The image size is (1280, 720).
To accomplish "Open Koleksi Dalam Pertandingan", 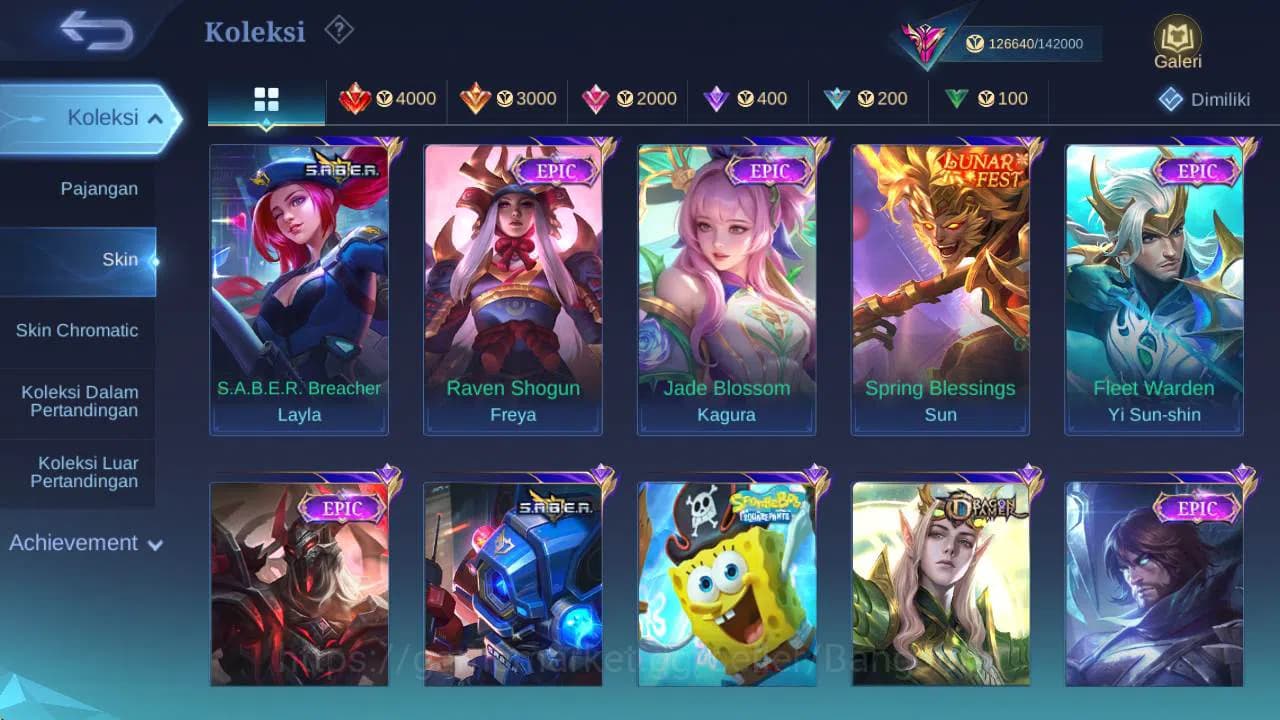I will [77, 401].
